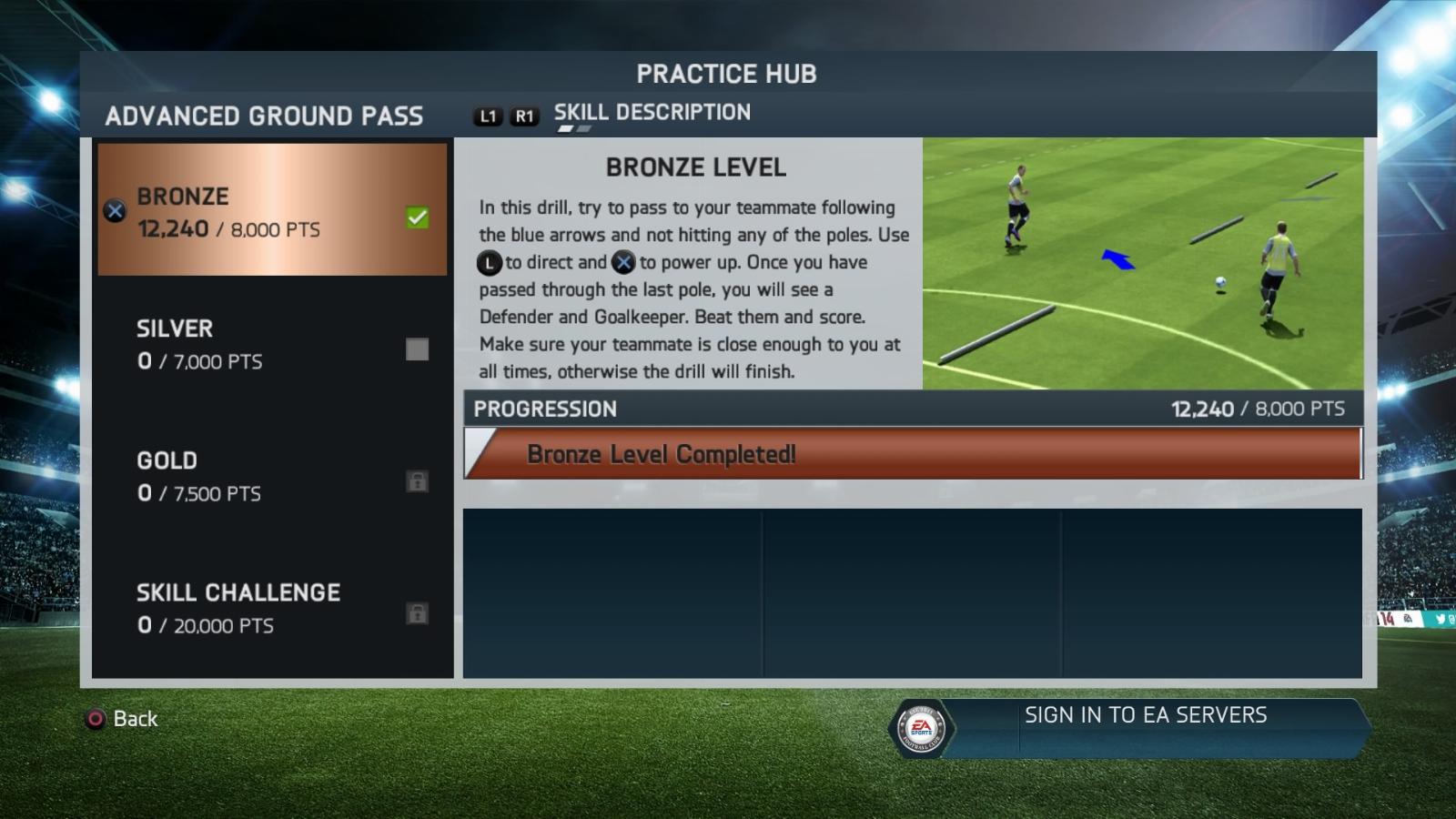The image size is (1456, 819).
Task: Sign in to EA Servers
Action: tap(1145, 716)
